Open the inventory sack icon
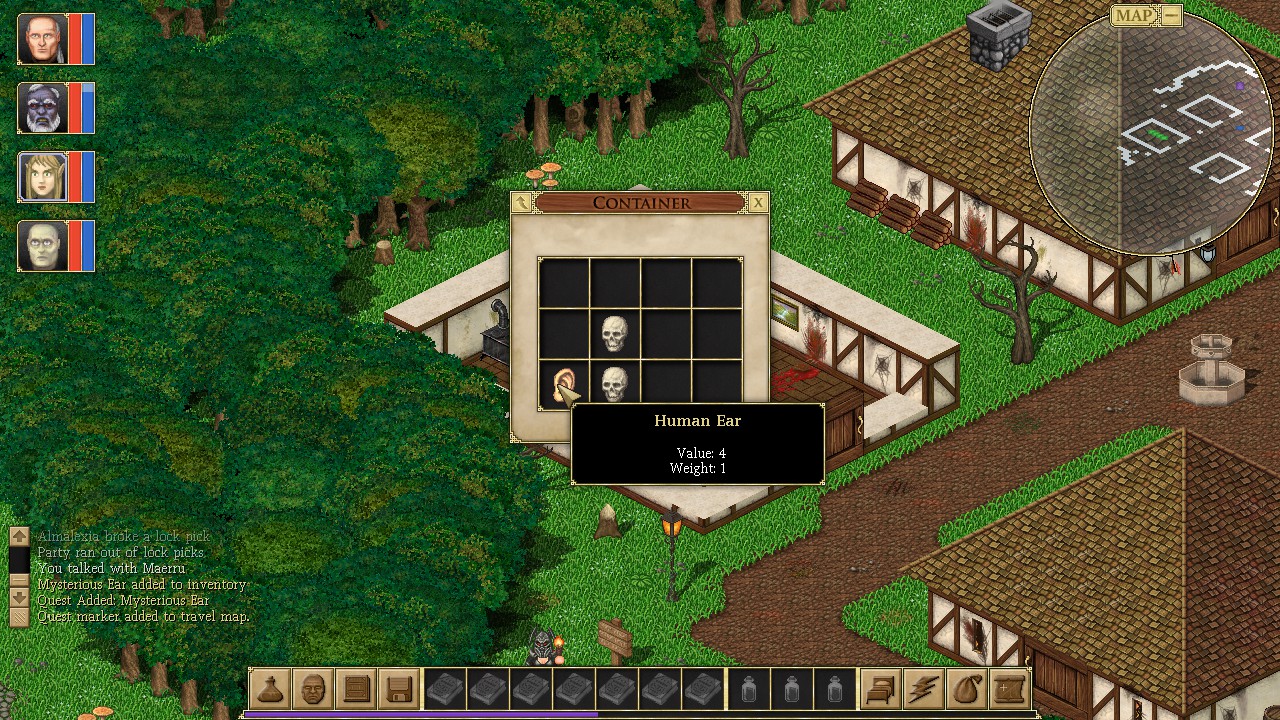 coord(967,689)
